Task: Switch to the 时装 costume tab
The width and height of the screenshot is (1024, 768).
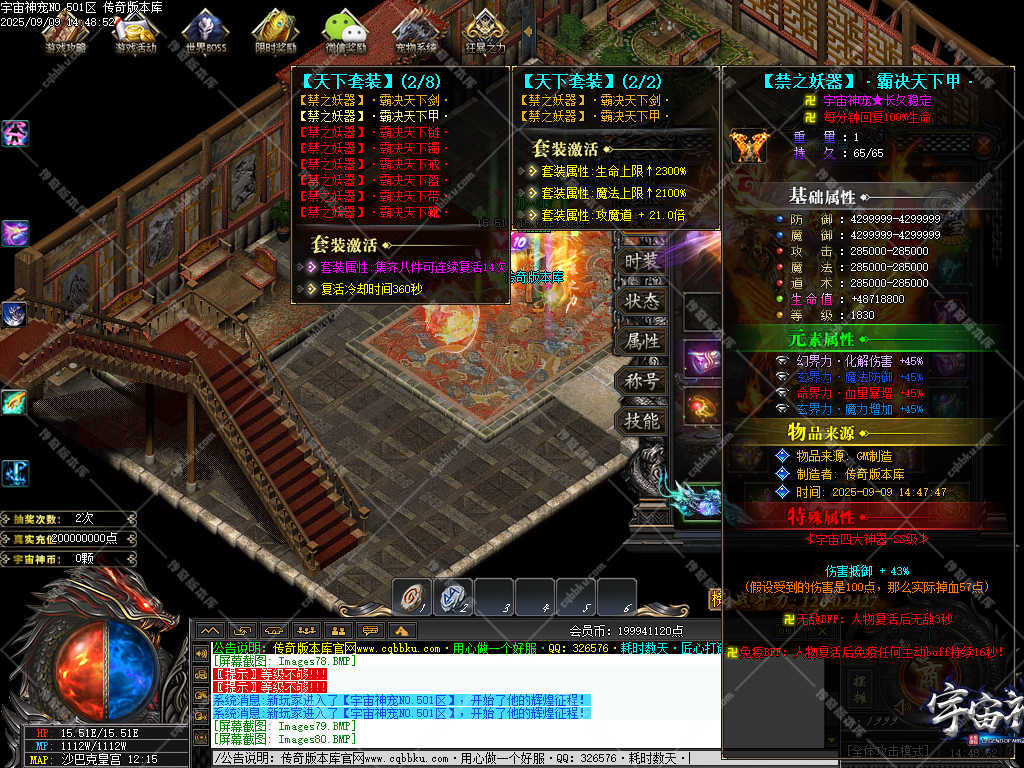Action: point(641,262)
